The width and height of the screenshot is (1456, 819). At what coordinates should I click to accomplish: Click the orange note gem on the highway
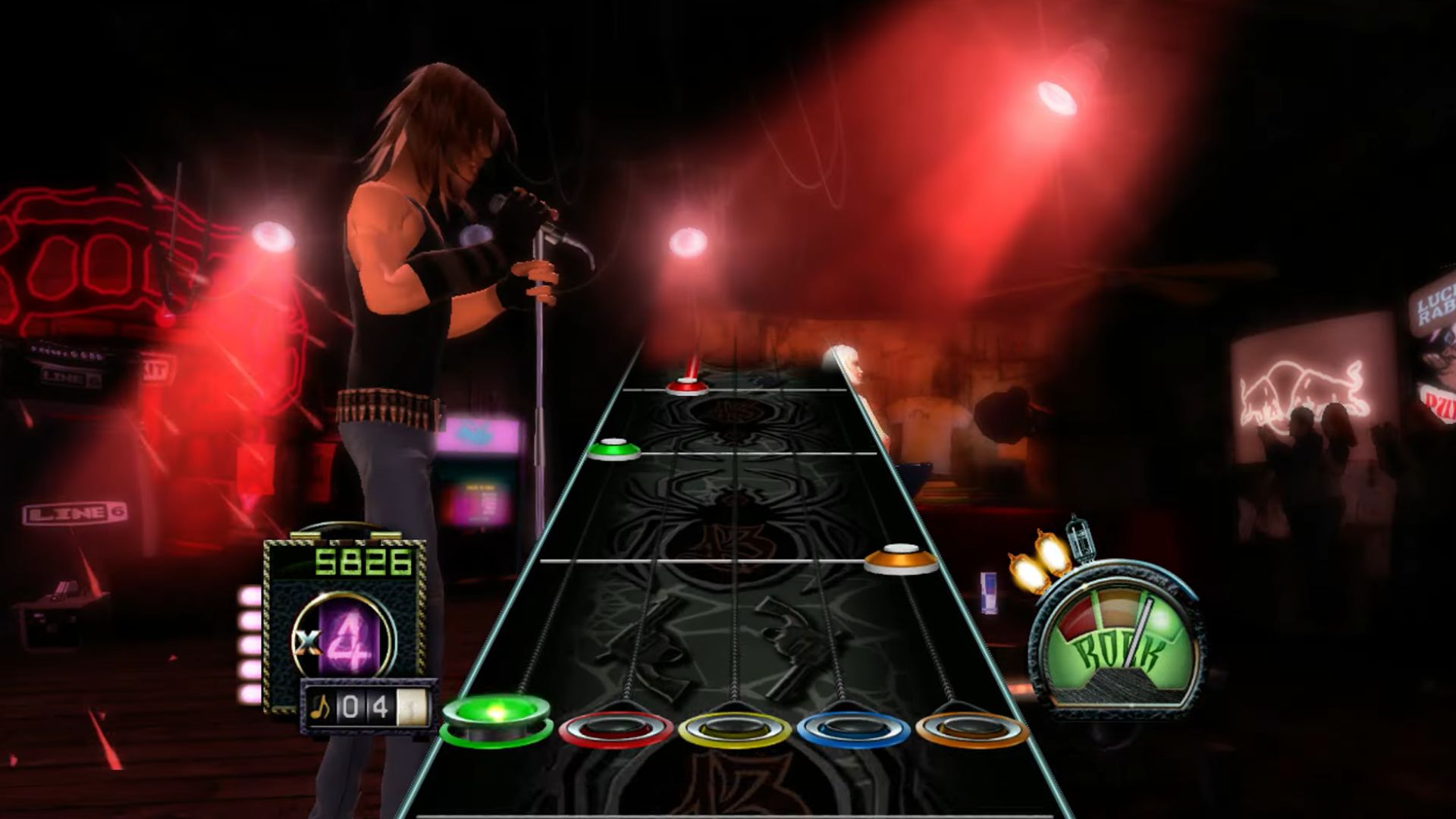click(901, 559)
